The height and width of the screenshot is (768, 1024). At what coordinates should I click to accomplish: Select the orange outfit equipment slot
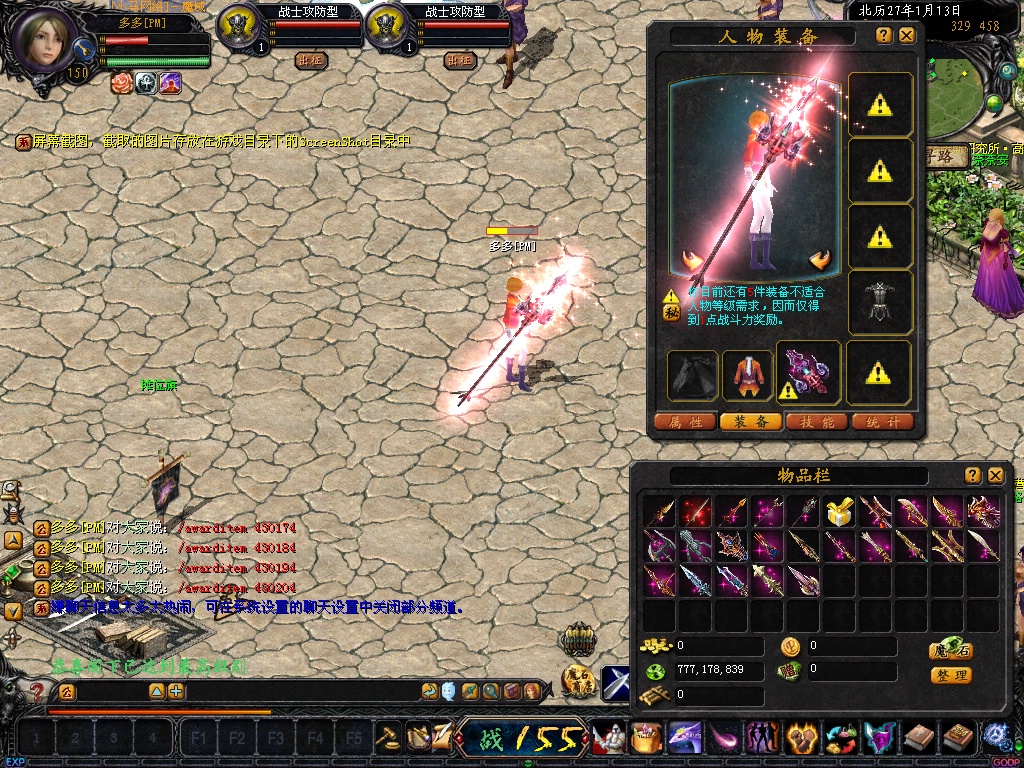[746, 373]
